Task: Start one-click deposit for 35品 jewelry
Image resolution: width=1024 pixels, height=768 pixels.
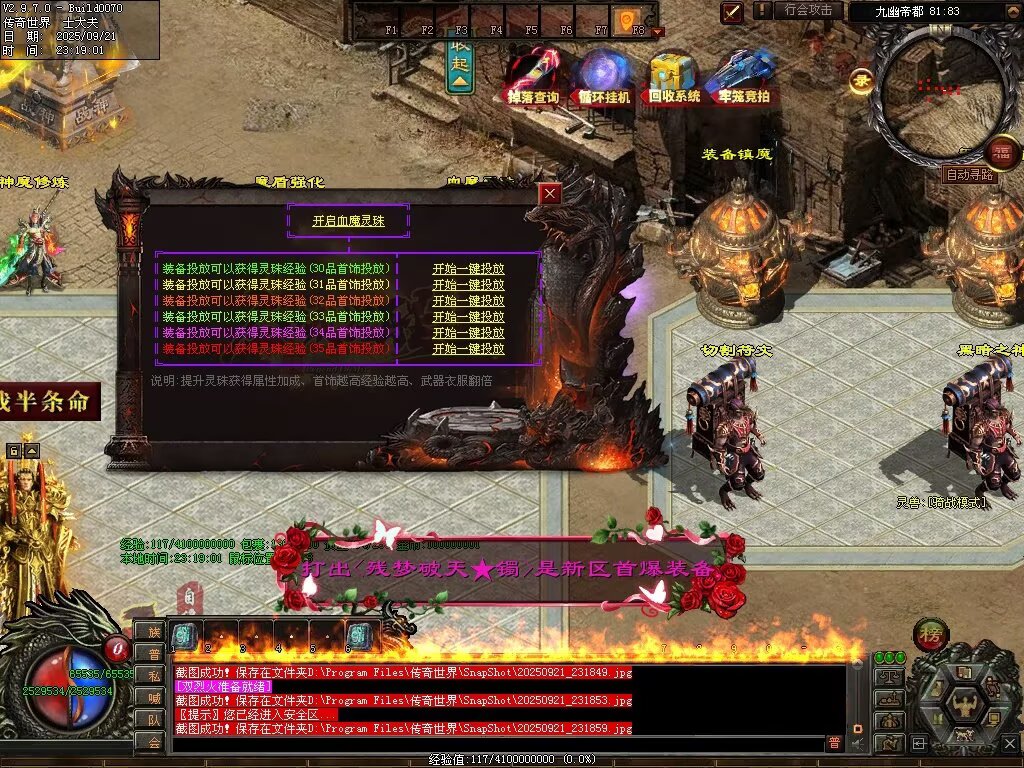Action: [x=468, y=349]
